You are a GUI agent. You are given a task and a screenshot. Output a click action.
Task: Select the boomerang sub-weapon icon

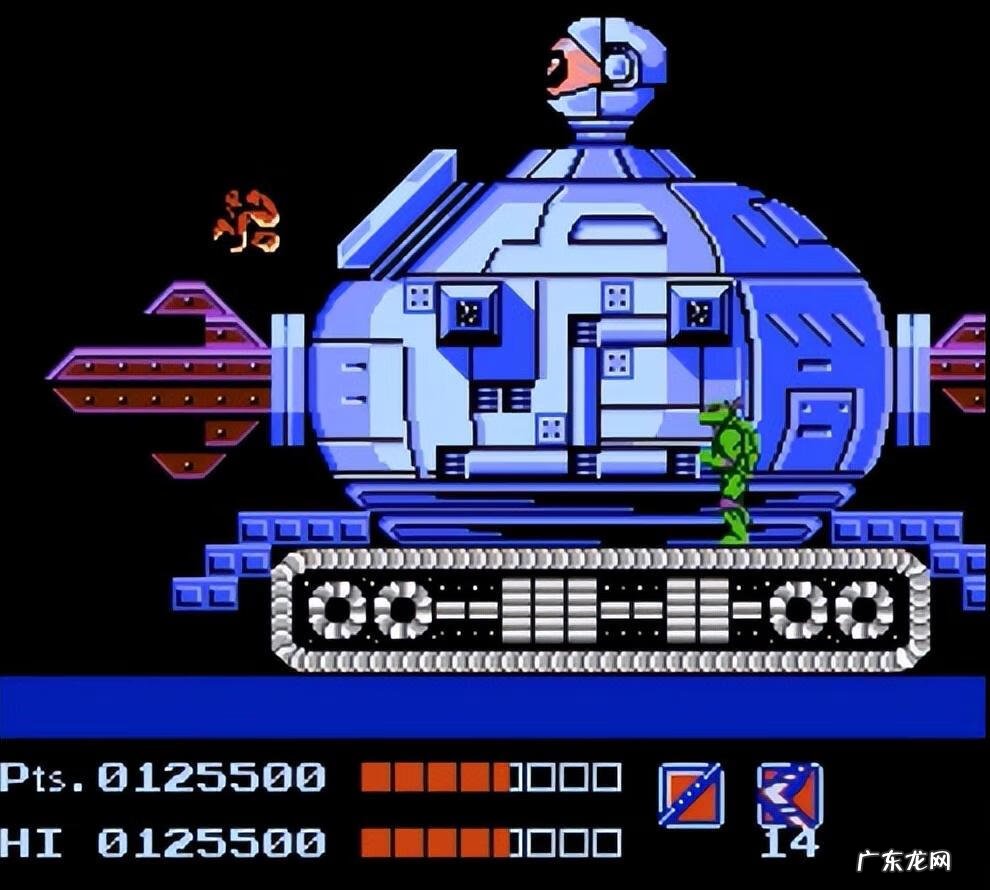790,794
